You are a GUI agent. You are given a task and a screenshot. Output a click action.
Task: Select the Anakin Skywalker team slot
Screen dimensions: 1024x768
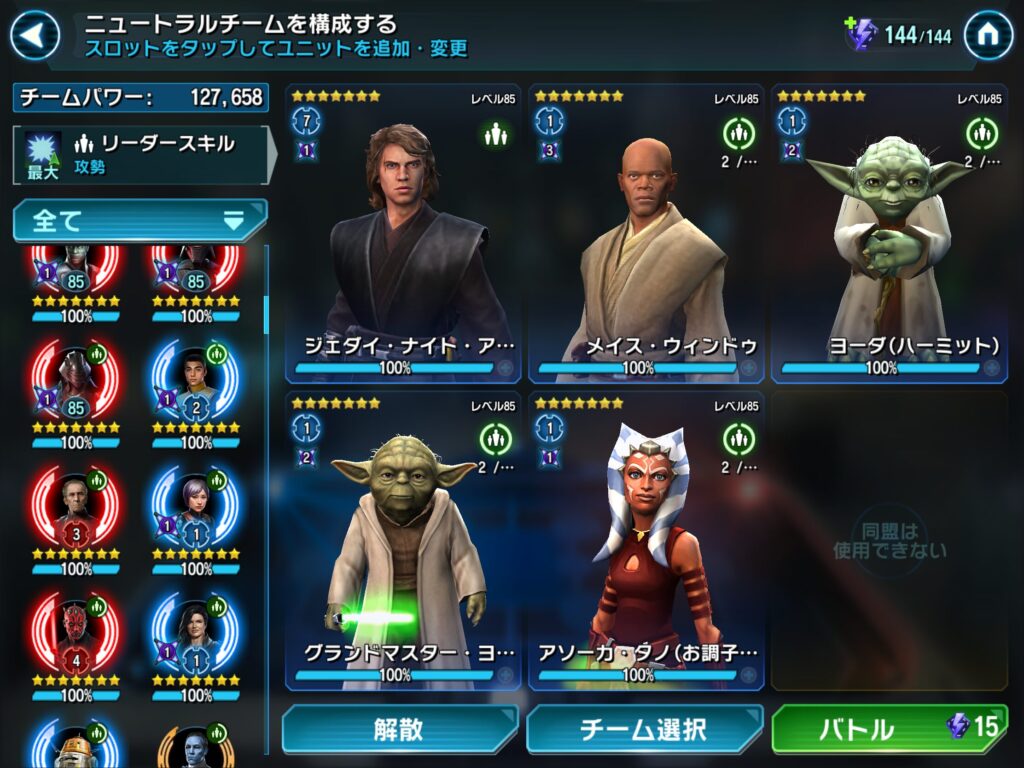(405, 235)
